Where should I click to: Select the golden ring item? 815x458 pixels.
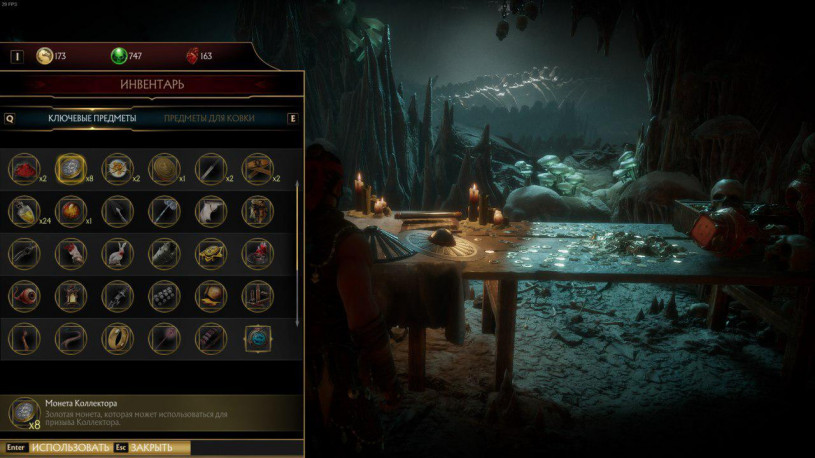click(117, 337)
